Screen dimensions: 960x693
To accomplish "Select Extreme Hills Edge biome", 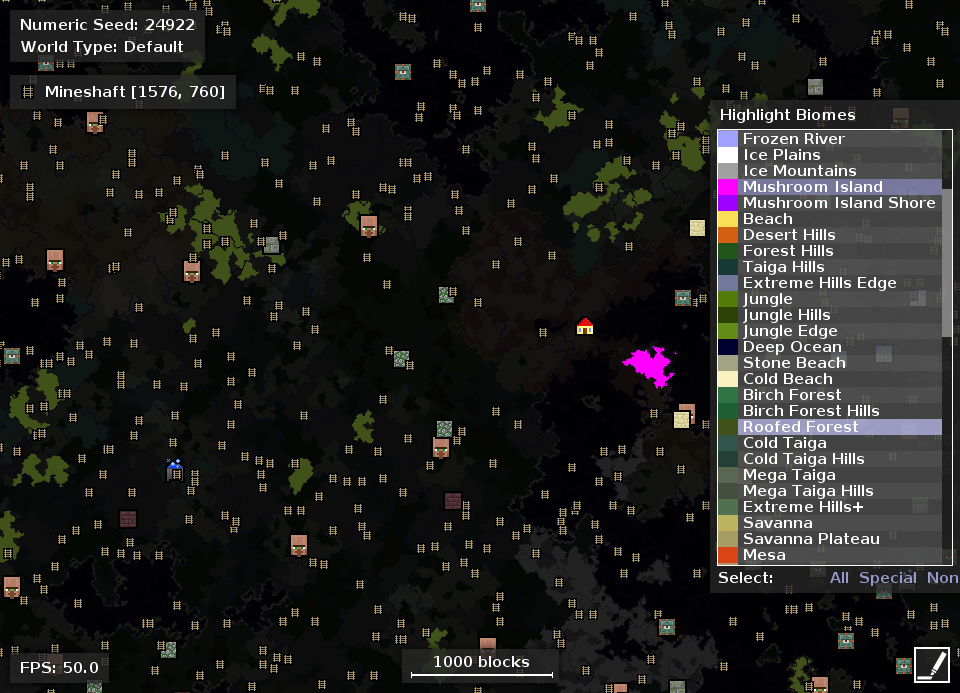I will coord(819,283).
